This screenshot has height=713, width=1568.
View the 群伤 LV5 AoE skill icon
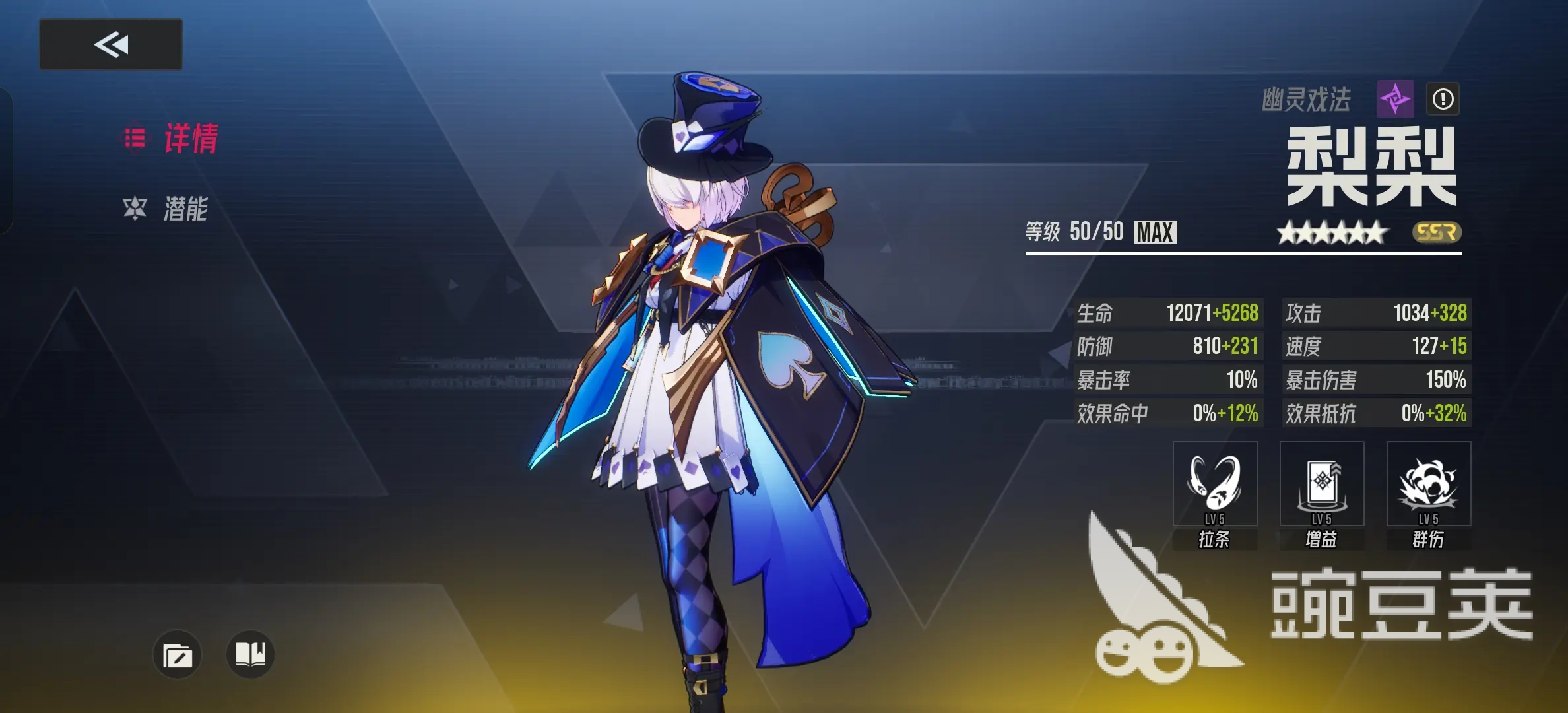point(1429,484)
